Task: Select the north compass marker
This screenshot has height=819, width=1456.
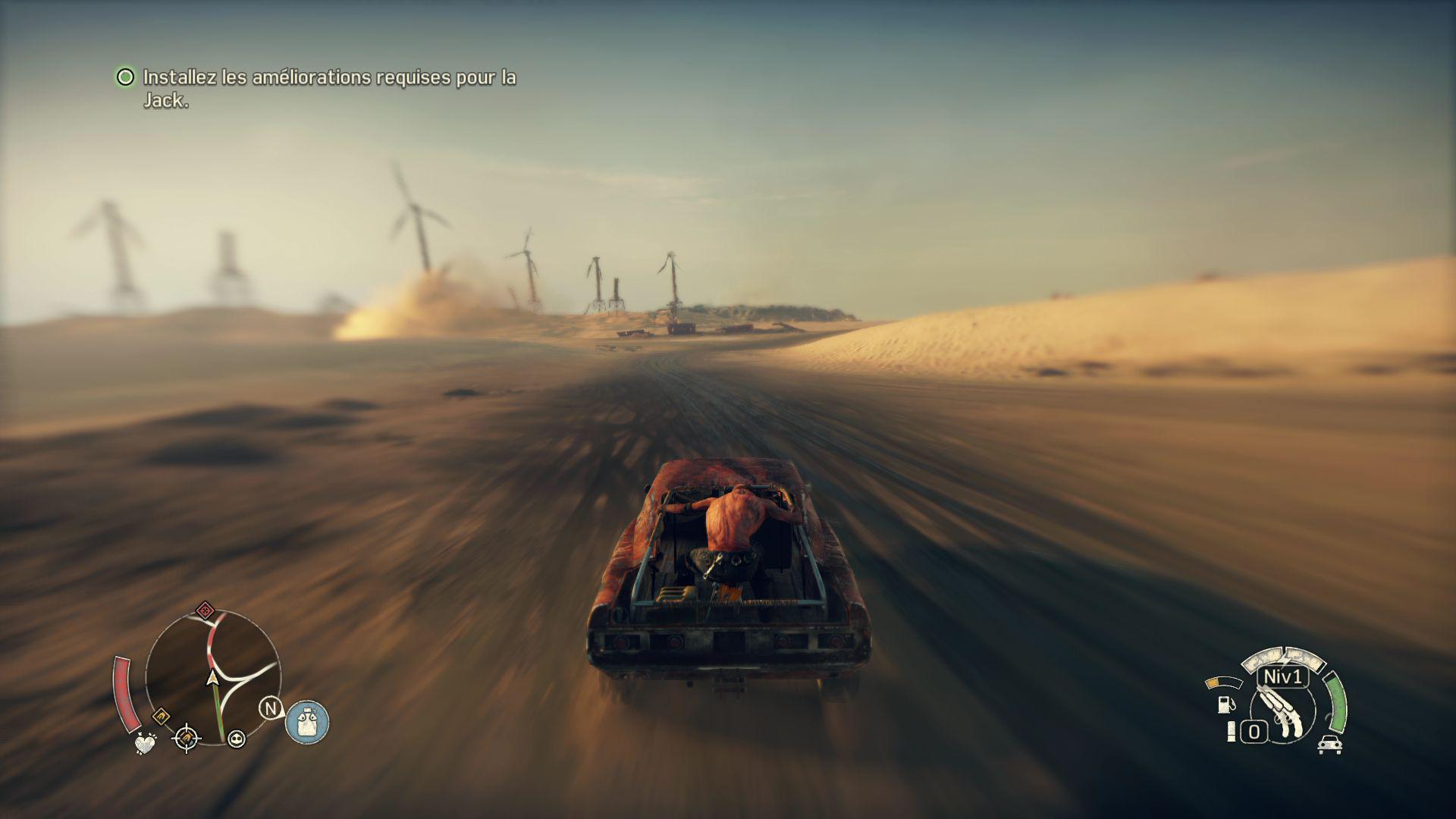Action: [x=271, y=708]
